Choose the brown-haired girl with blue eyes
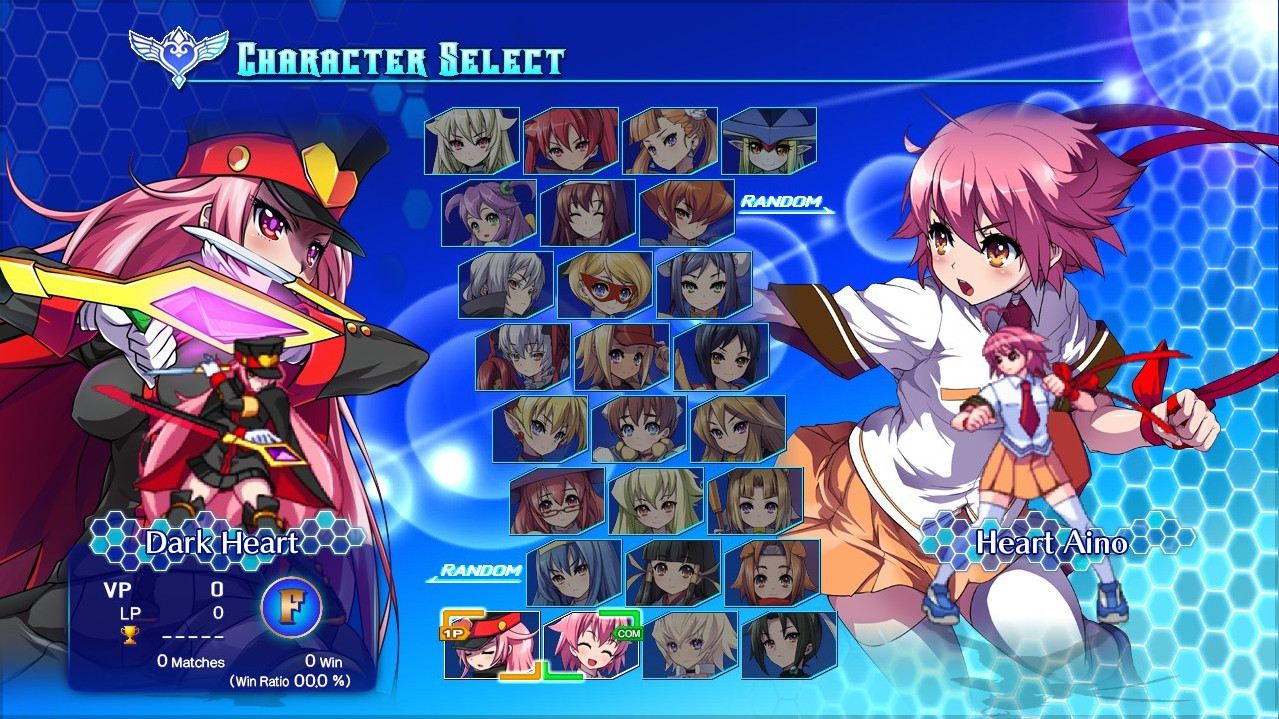 tap(639, 429)
